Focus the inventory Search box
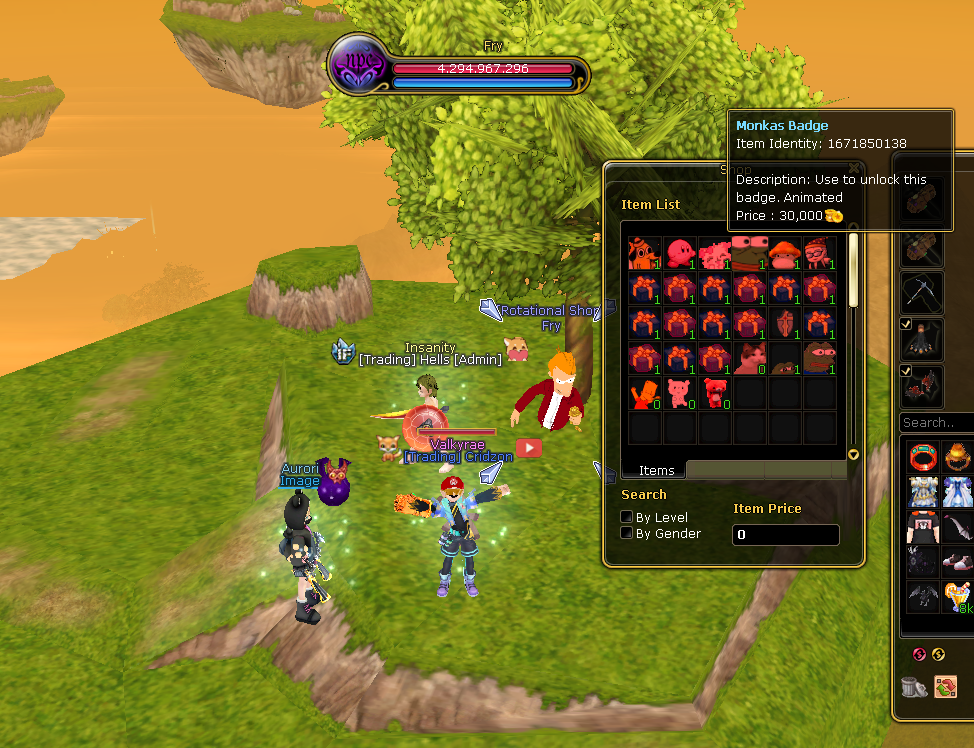Screen dimensions: 974x748 coord(936,423)
